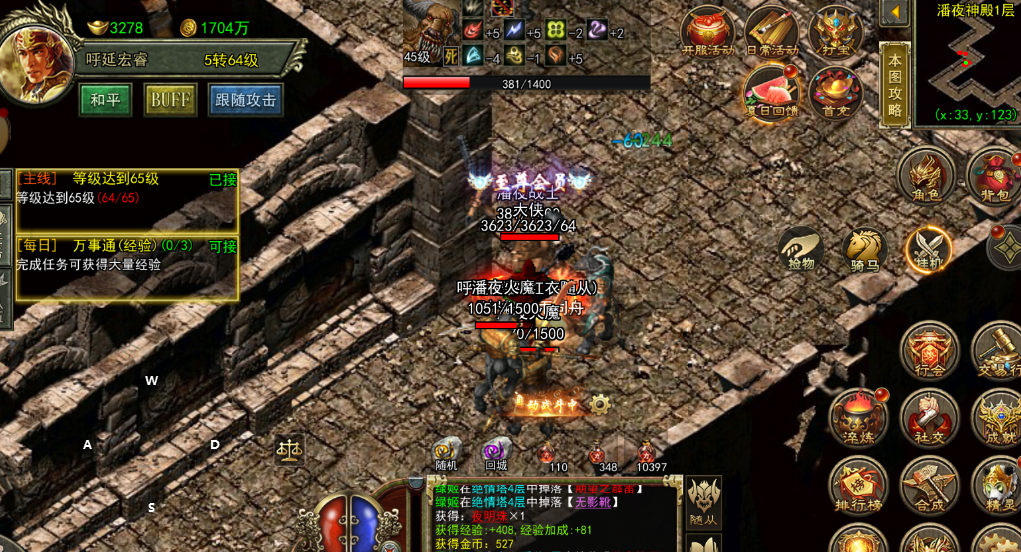Enable 跟随攻击 follow attack
Screen dimensions: 1021x552
(245, 100)
